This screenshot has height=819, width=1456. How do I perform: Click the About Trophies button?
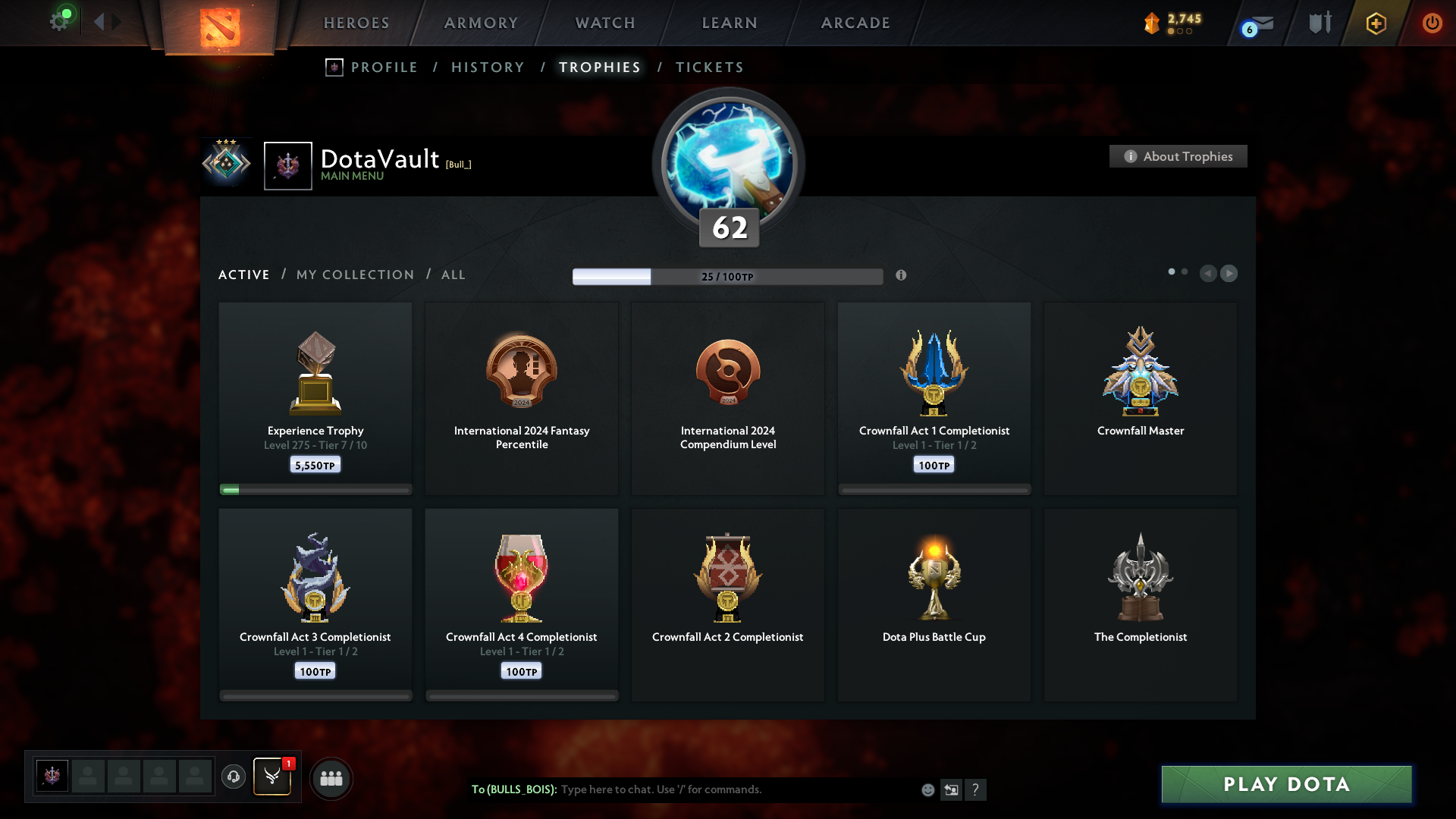[1178, 156]
